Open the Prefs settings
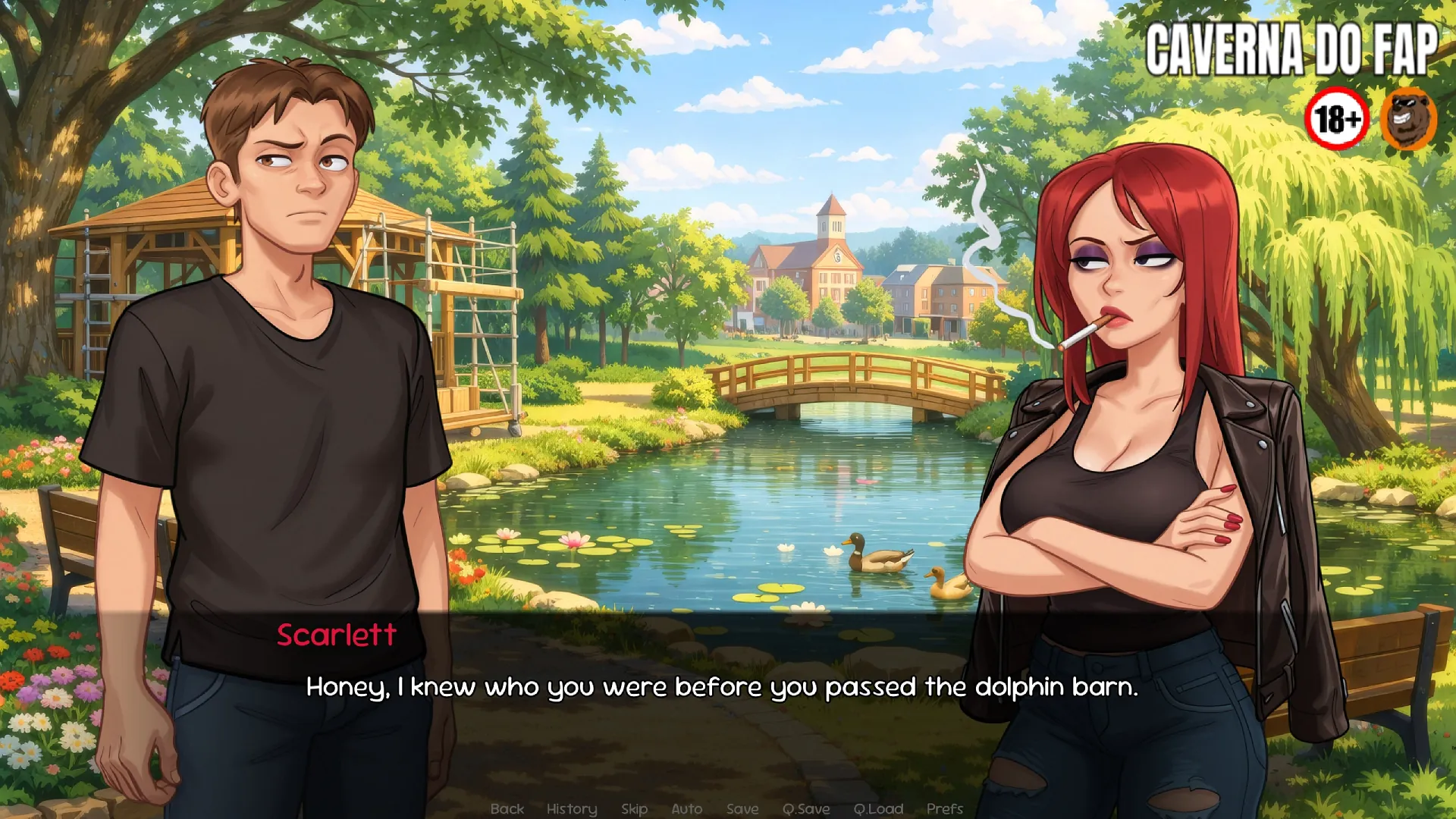The width and height of the screenshot is (1456, 819). (944, 808)
